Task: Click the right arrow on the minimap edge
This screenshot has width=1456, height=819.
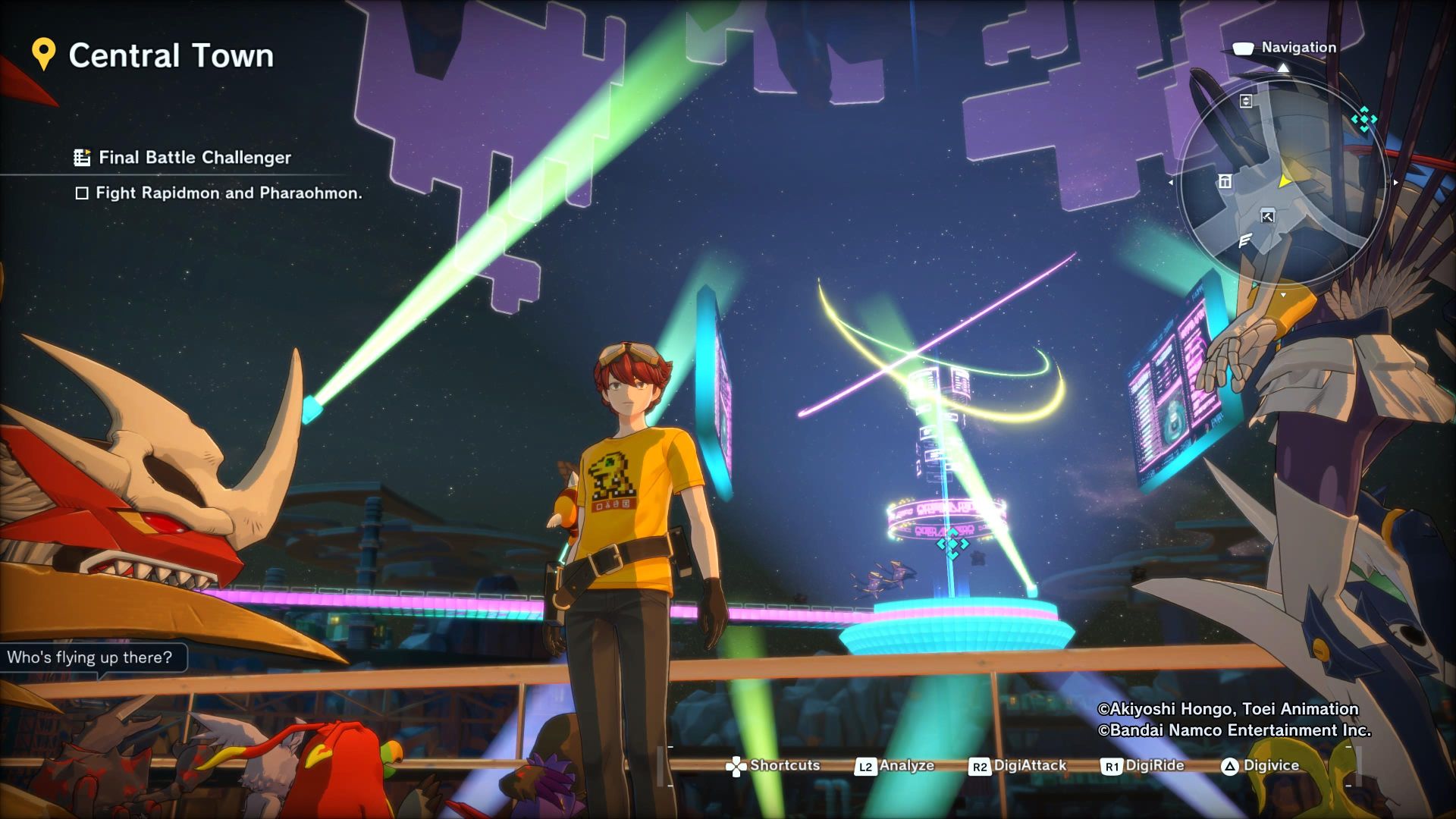Action: 1395,182
